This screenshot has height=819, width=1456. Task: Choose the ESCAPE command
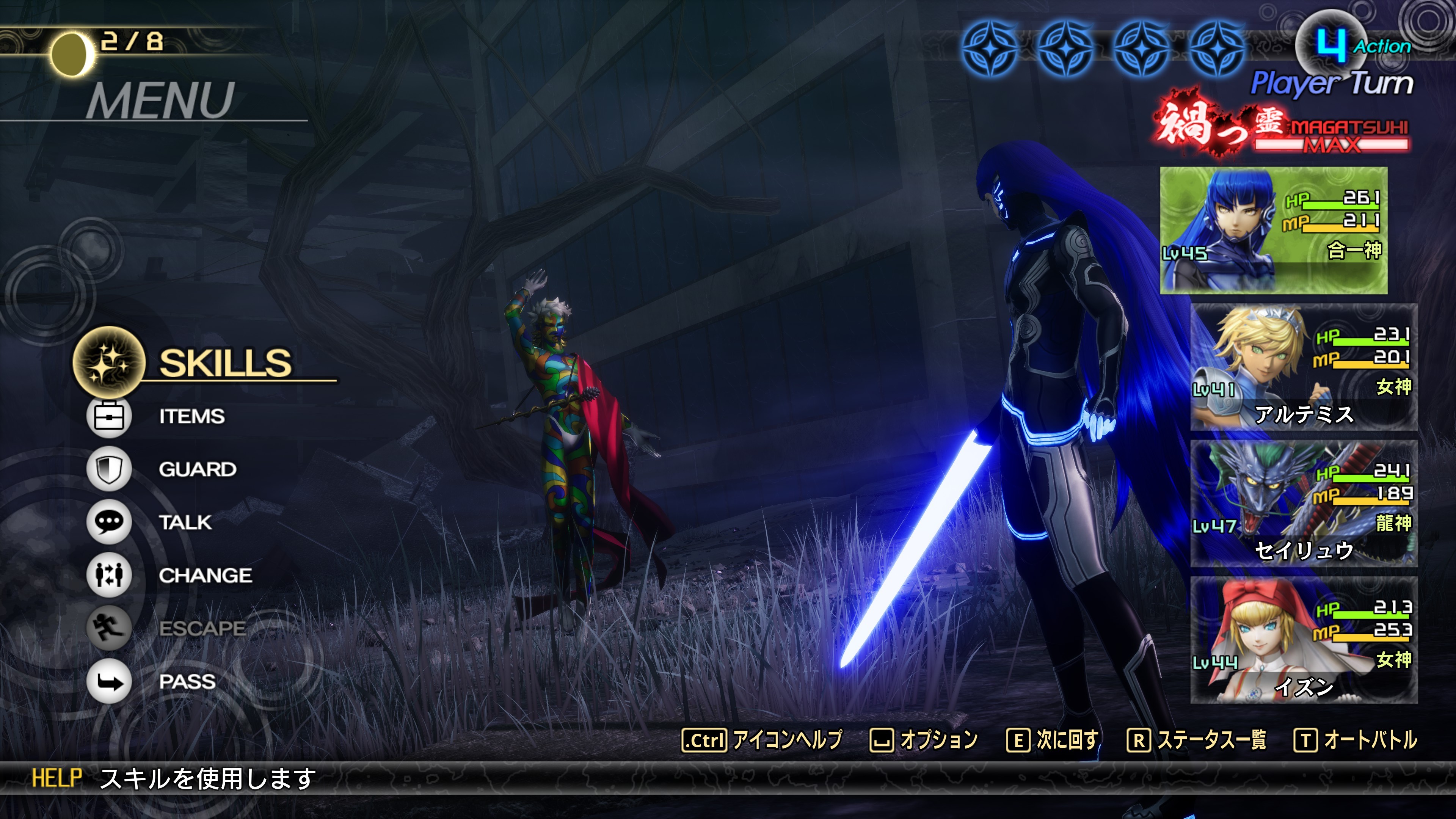pos(202,628)
